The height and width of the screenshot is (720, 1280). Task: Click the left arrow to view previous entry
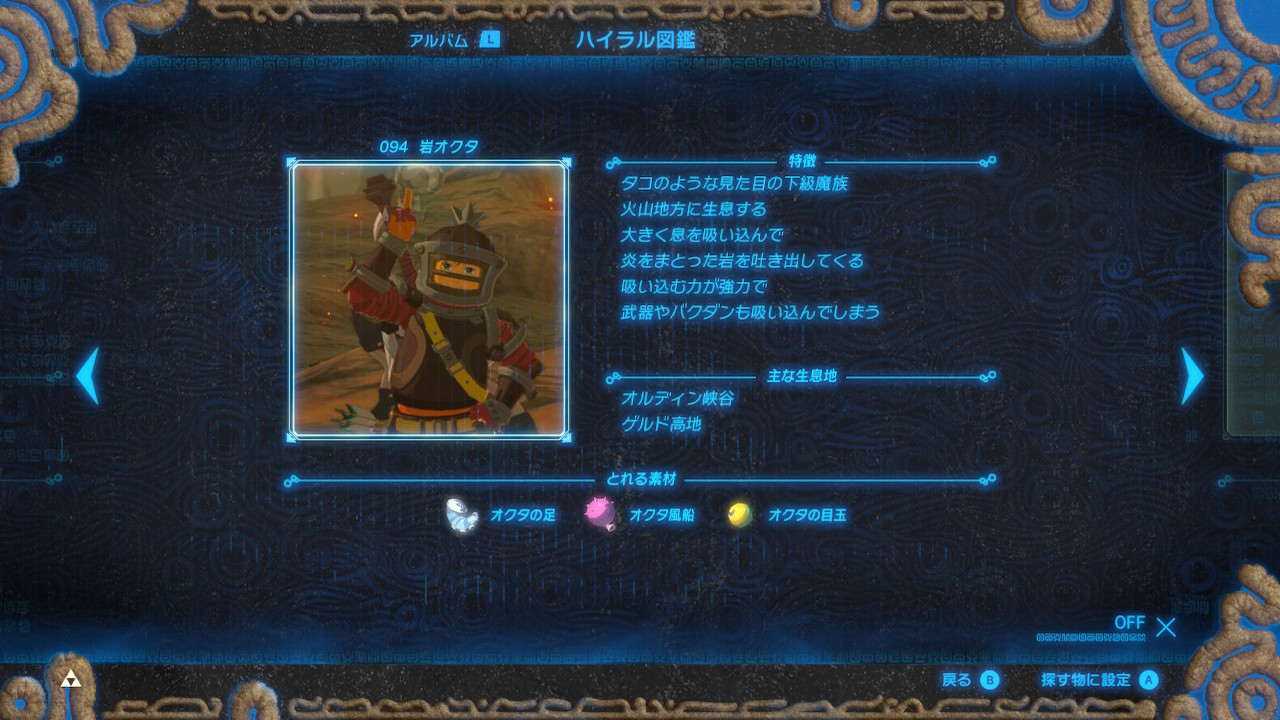[89, 377]
